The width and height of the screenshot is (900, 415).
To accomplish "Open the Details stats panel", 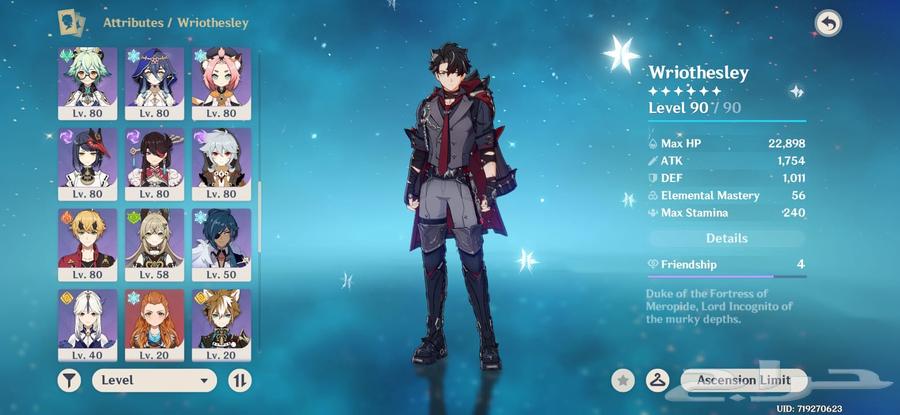I will (x=727, y=239).
